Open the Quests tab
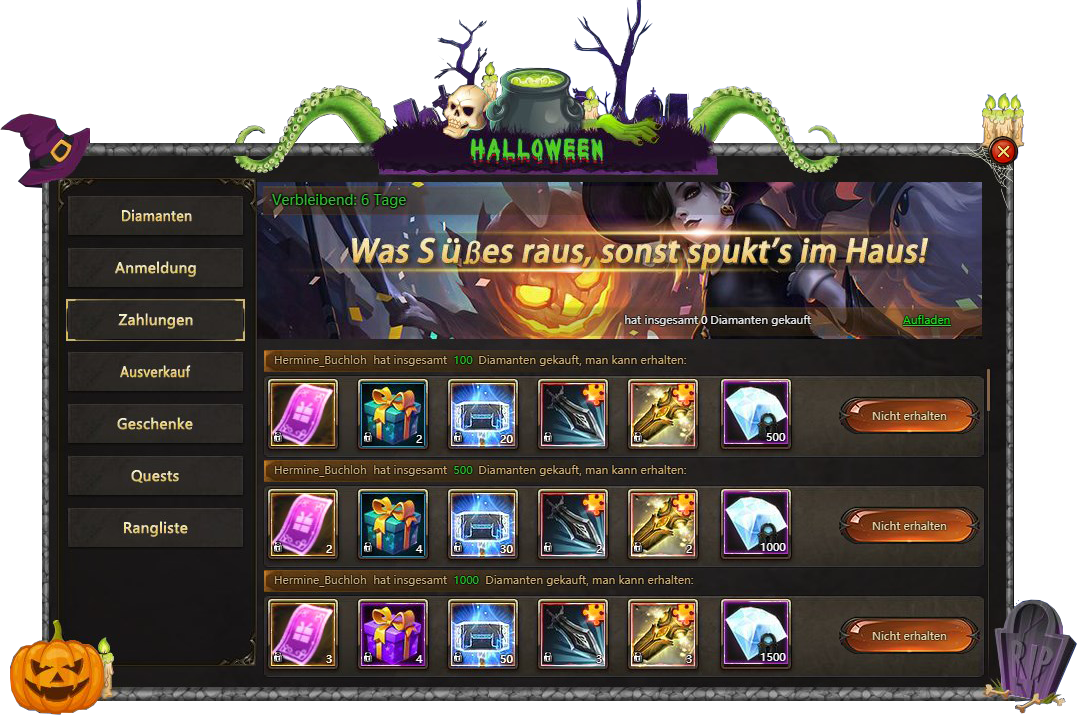The width and height of the screenshot is (1077, 715). [x=155, y=476]
